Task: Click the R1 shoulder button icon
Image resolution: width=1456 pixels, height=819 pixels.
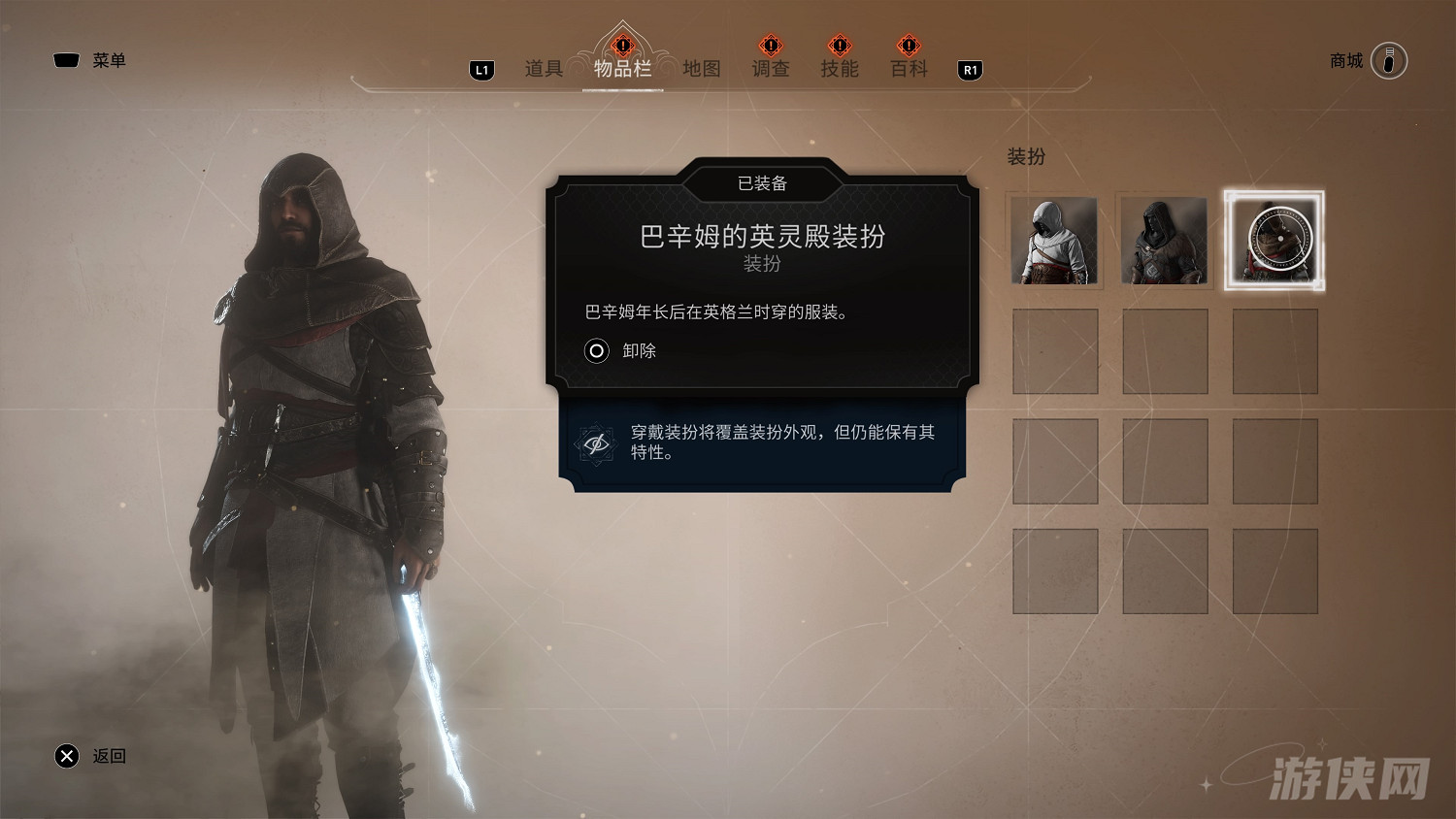Action: tap(969, 69)
